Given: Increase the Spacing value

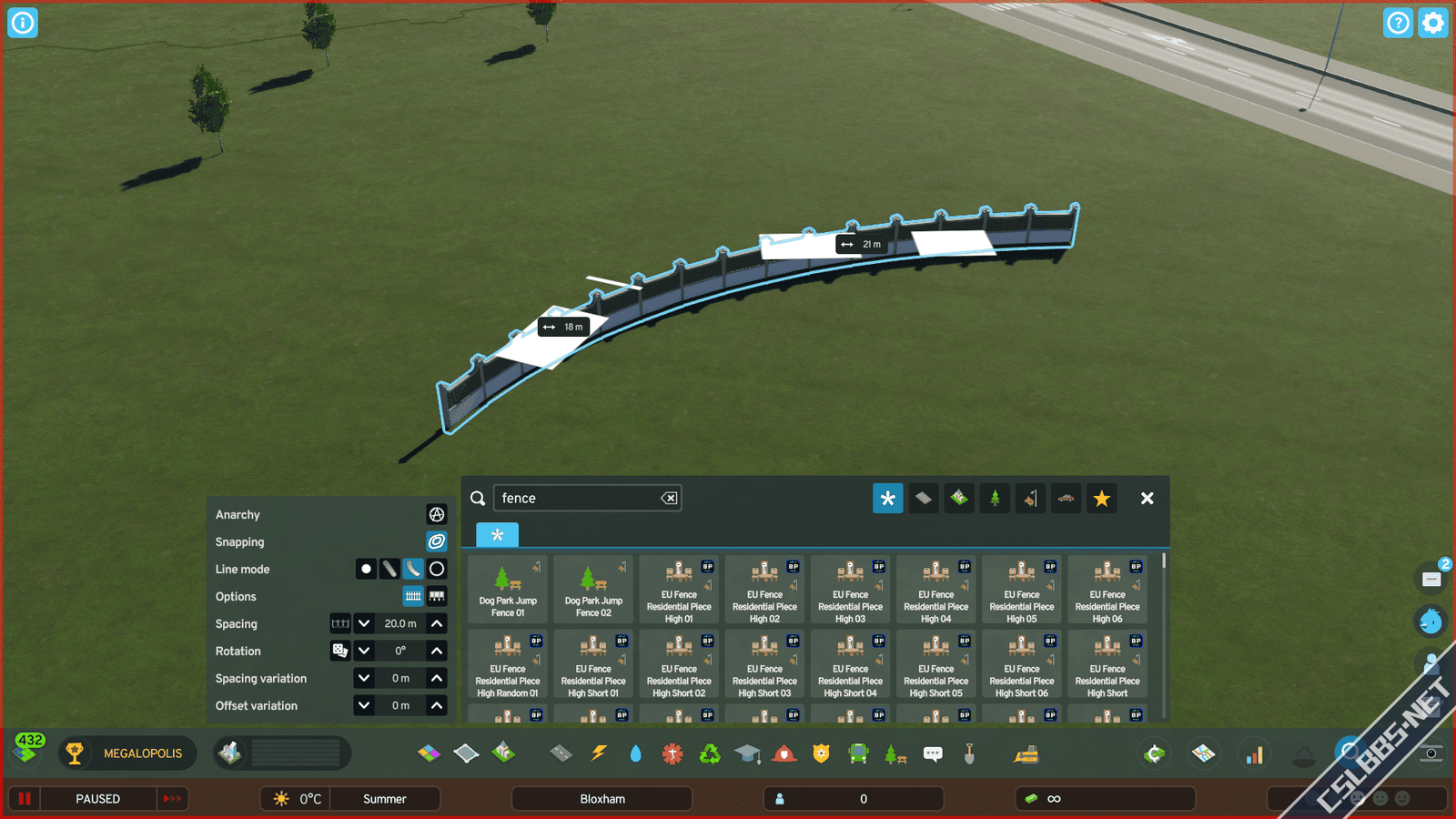Looking at the screenshot, I should coord(437,624).
